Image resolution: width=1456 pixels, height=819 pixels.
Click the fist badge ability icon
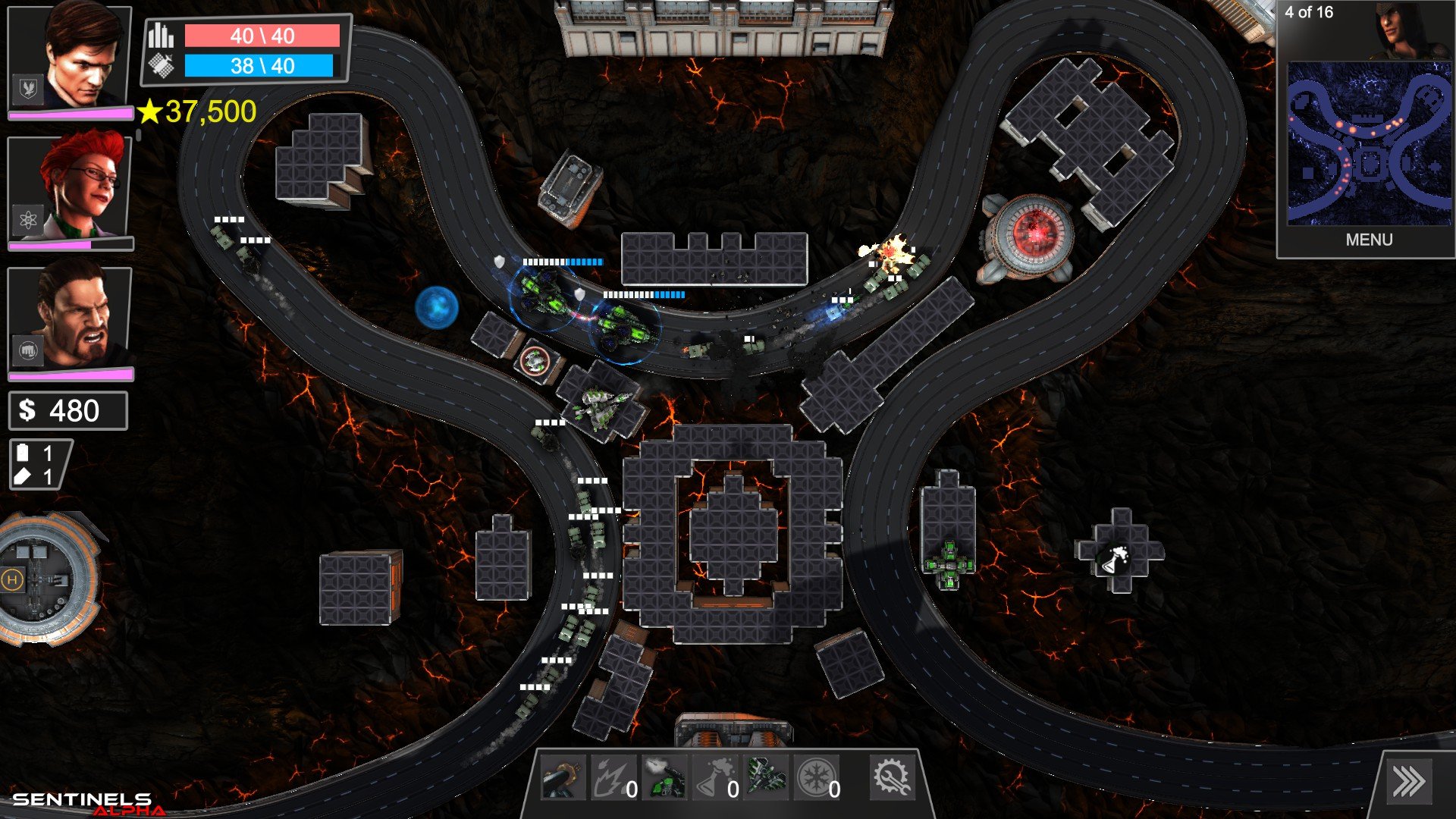(28, 351)
